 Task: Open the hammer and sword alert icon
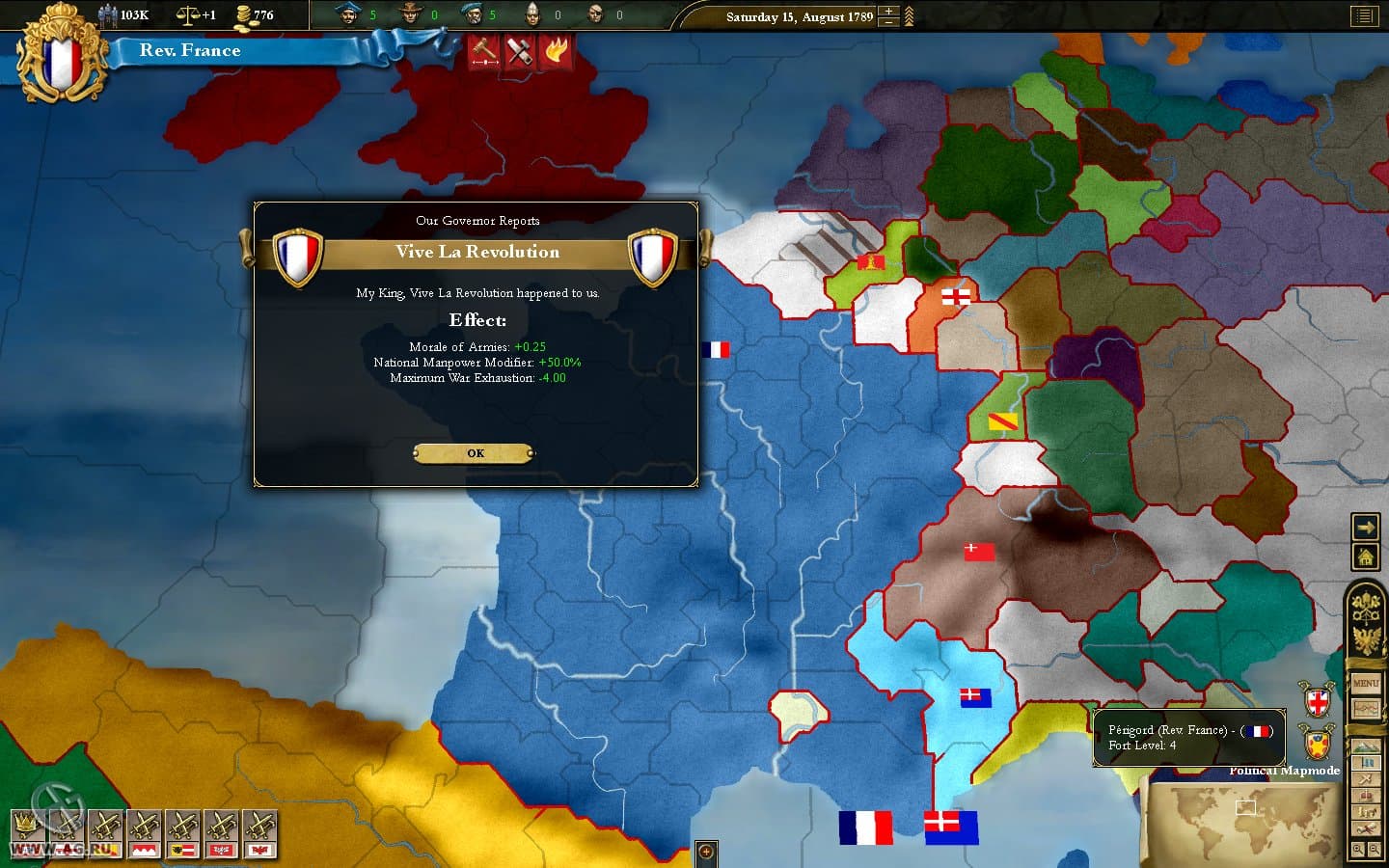click(x=519, y=51)
